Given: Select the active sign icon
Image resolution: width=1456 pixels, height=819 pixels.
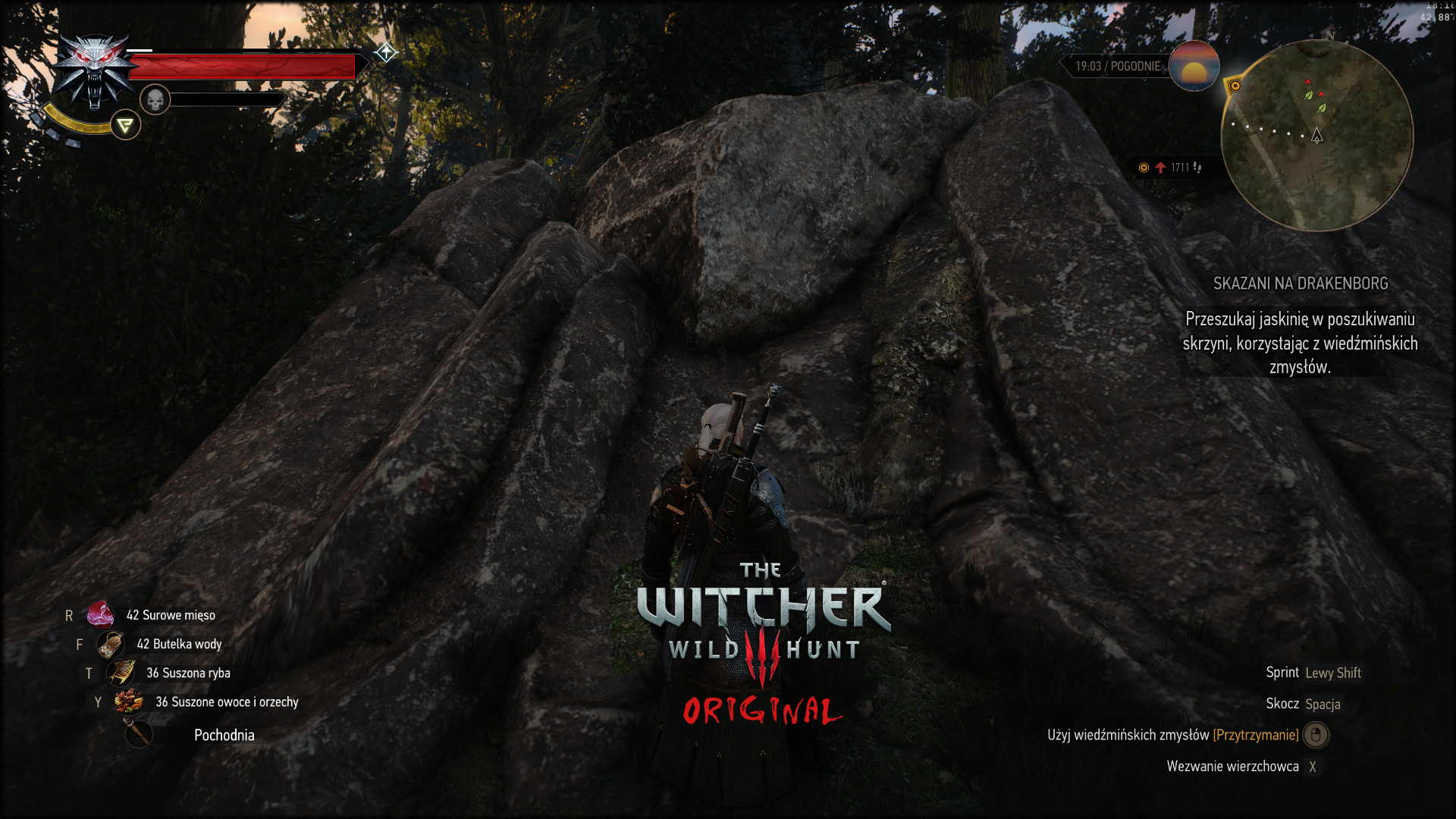Looking at the screenshot, I should pyautogui.click(x=125, y=125).
